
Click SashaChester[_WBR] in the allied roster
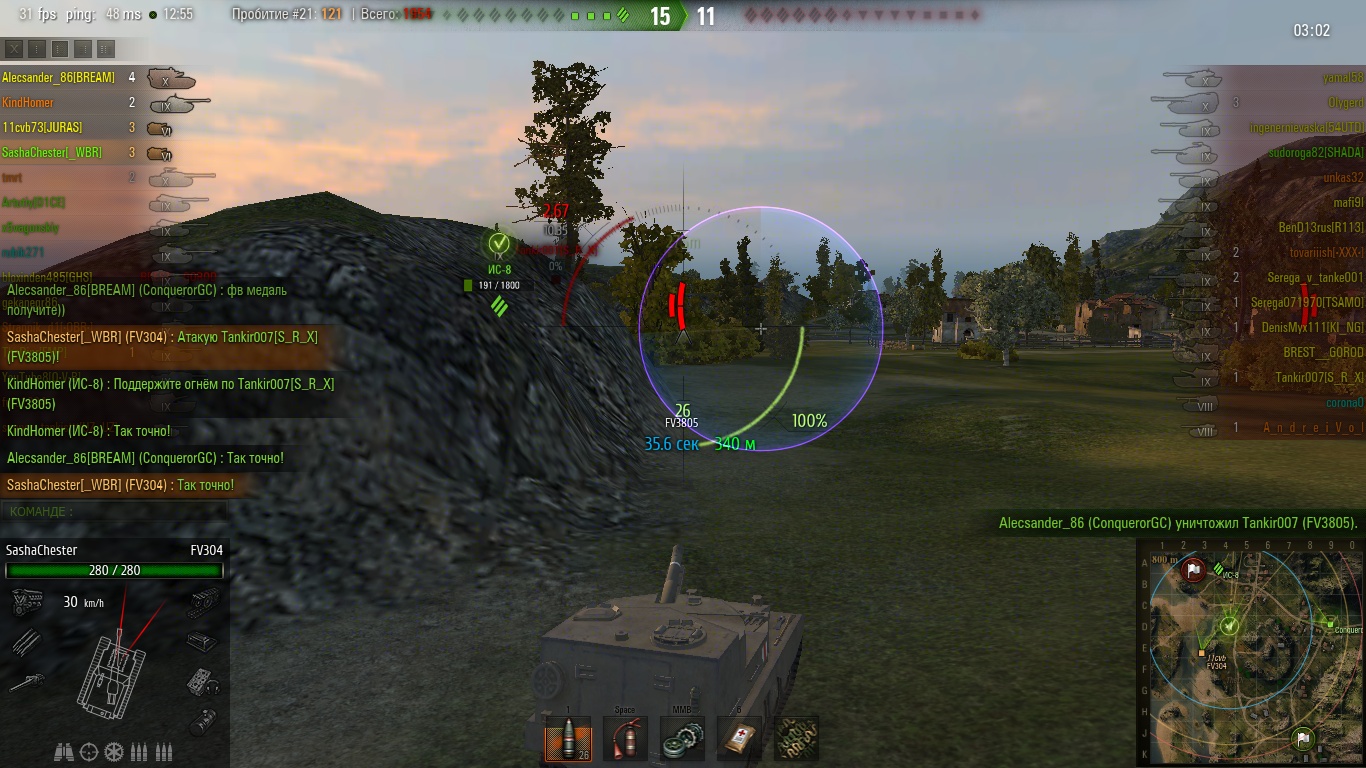click(x=52, y=153)
